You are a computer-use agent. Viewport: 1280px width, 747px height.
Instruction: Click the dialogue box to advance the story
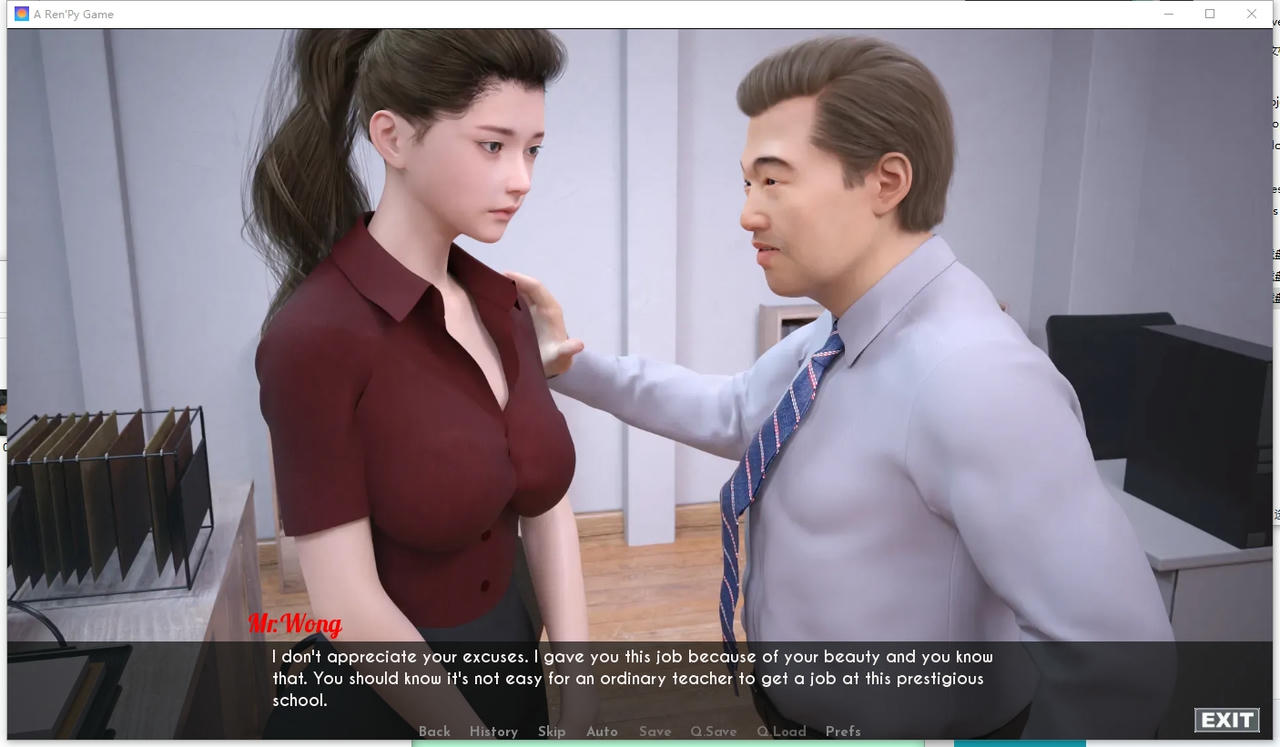pos(630,678)
